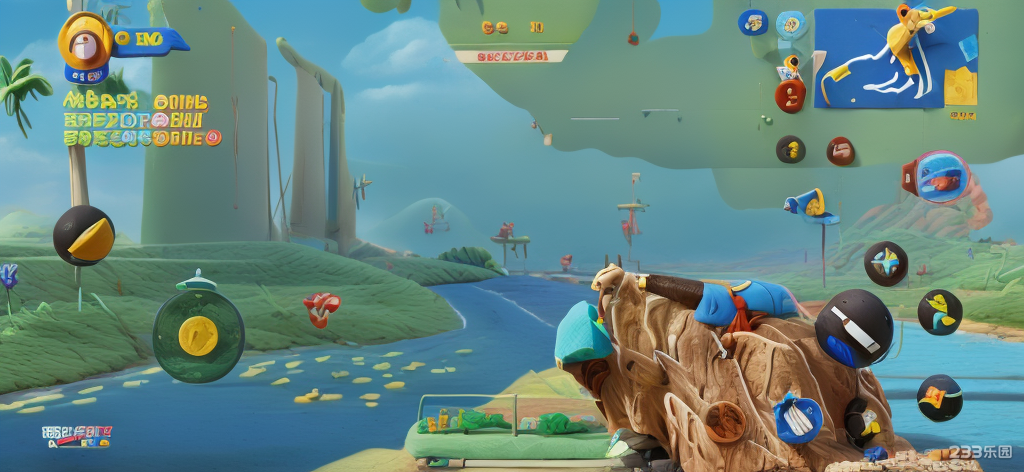Activate the large black main attack button

coord(853,329)
